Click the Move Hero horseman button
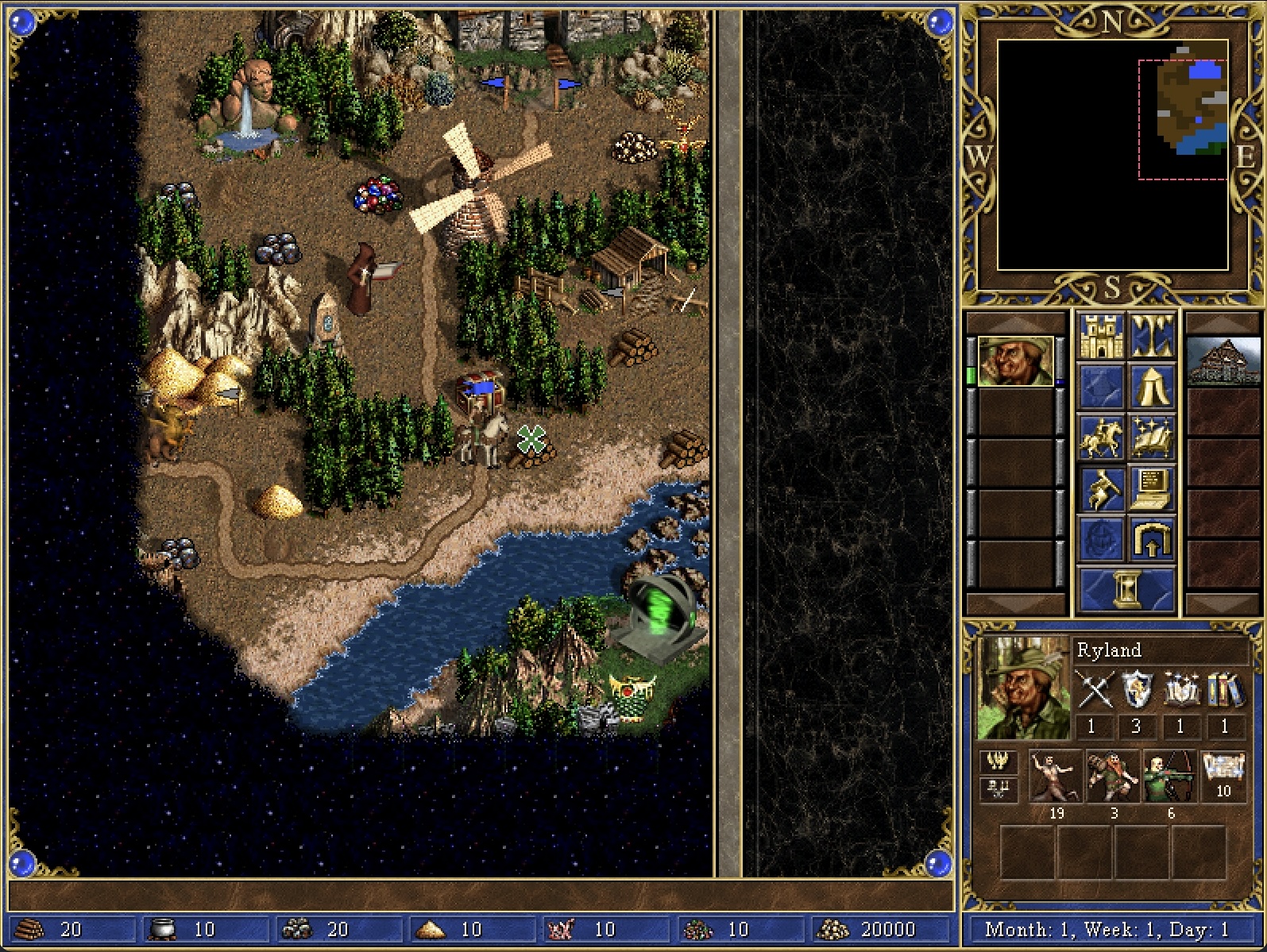1267x952 pixels. coord(1100,437)
